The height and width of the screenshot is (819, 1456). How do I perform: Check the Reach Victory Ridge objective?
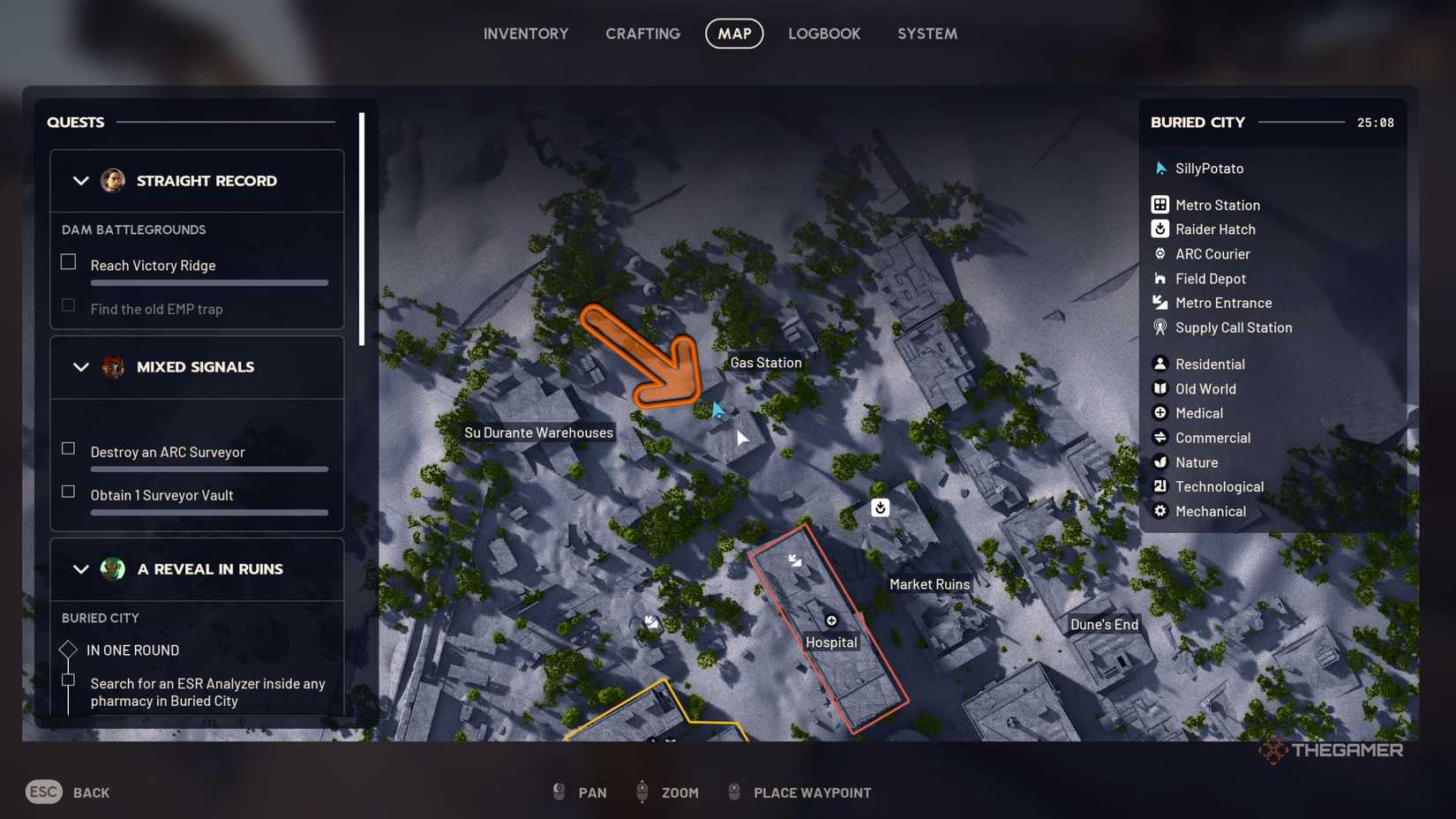coord(68,260)
